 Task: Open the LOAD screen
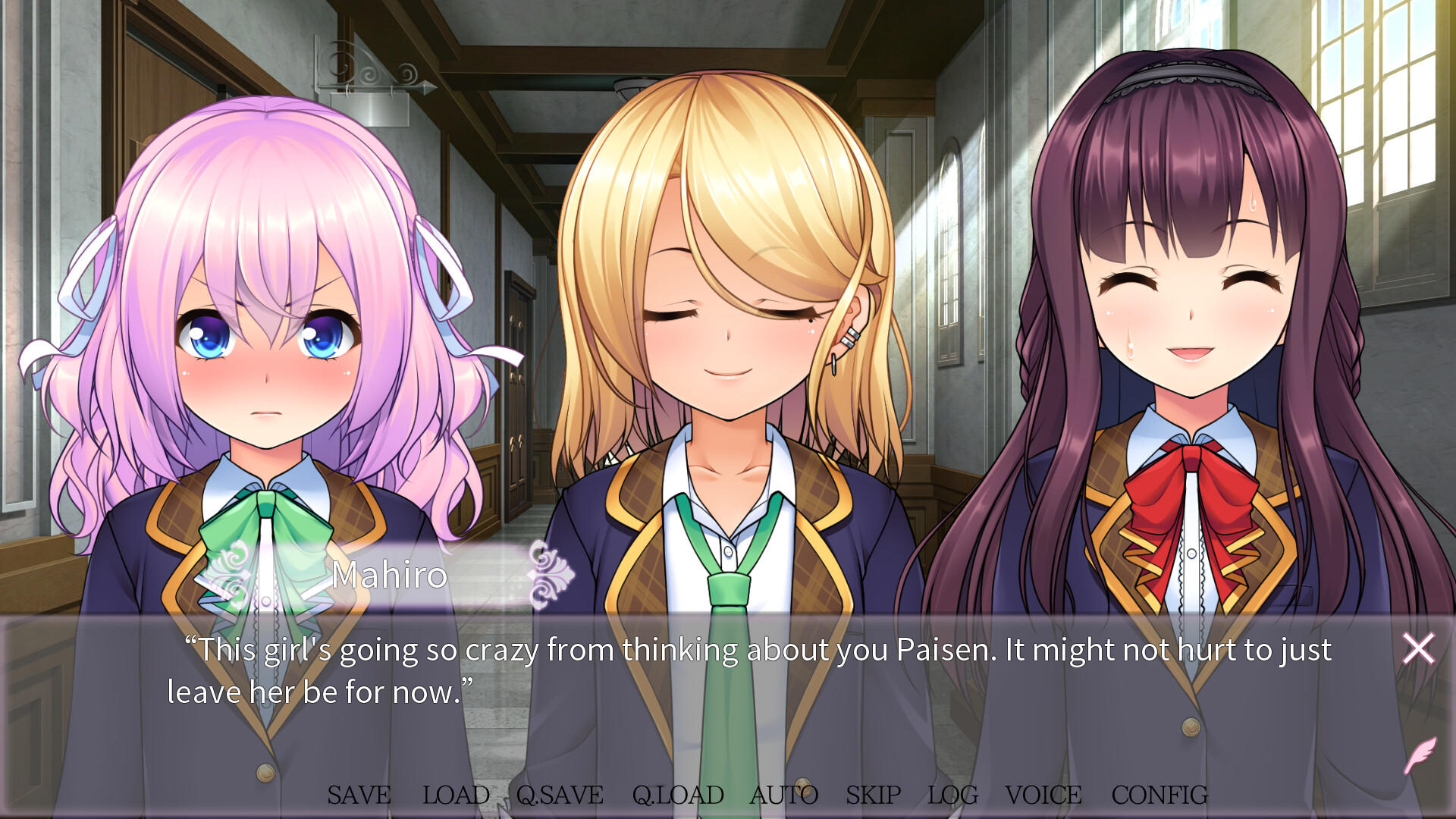(456, 795)
